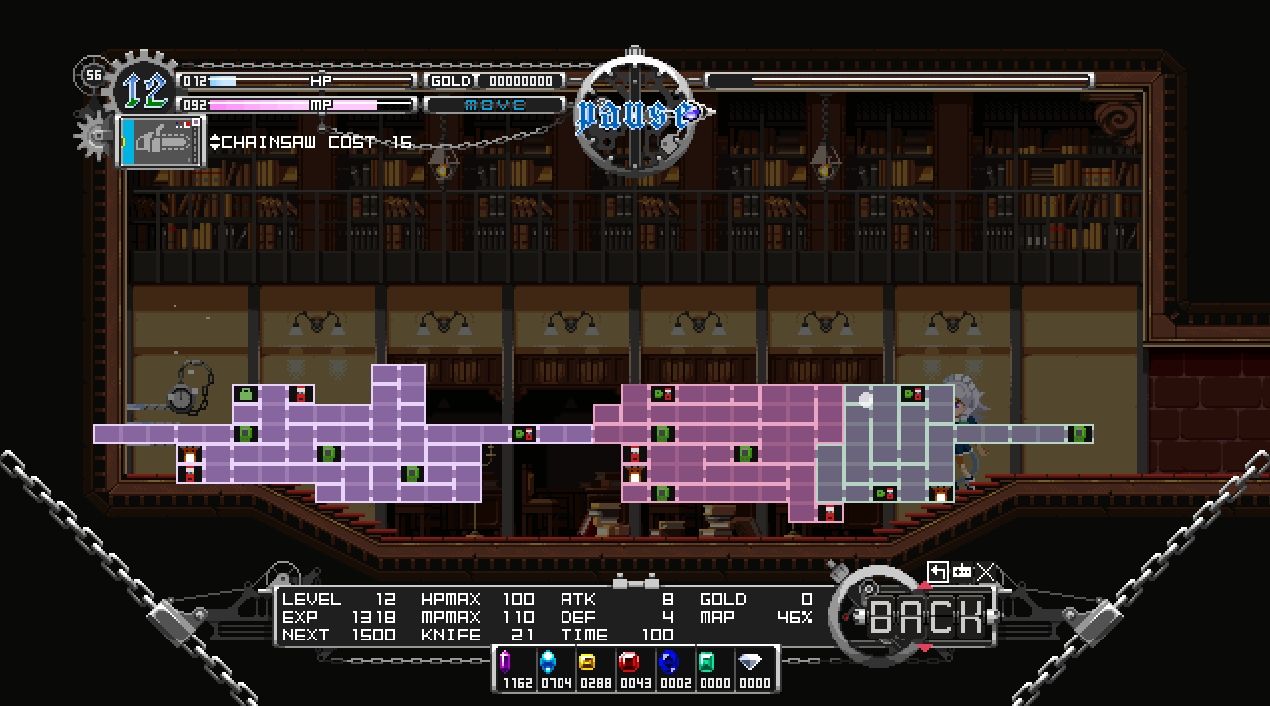This screenshot has width=1270, height=706.
Task: Choose the gamepad controller icon
Action: click(962, 571)
